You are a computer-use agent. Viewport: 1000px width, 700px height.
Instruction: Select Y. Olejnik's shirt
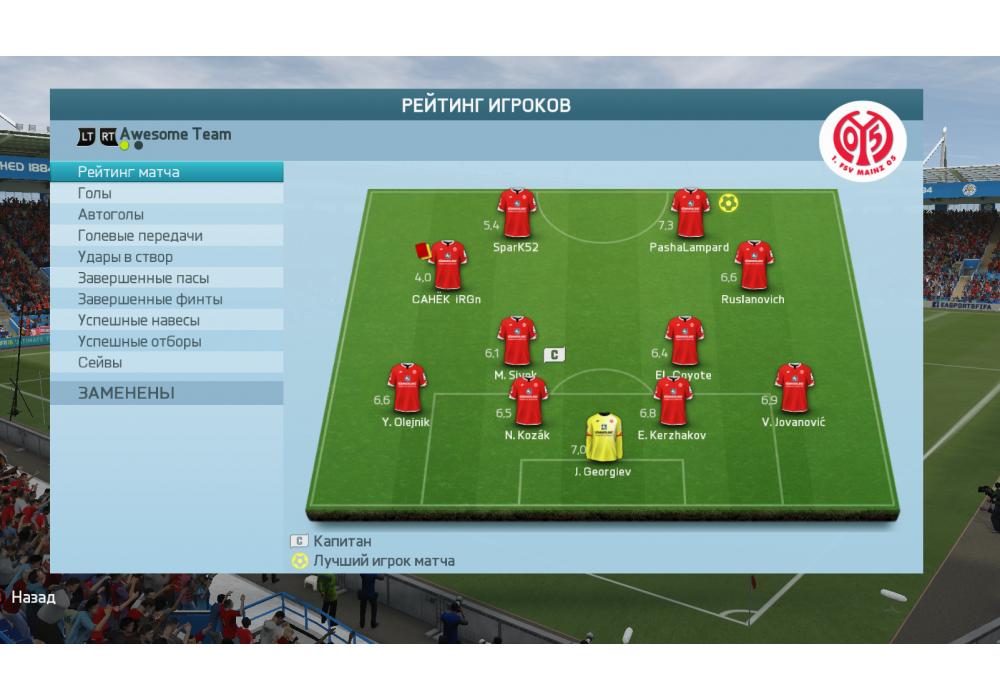coord(407,388)
